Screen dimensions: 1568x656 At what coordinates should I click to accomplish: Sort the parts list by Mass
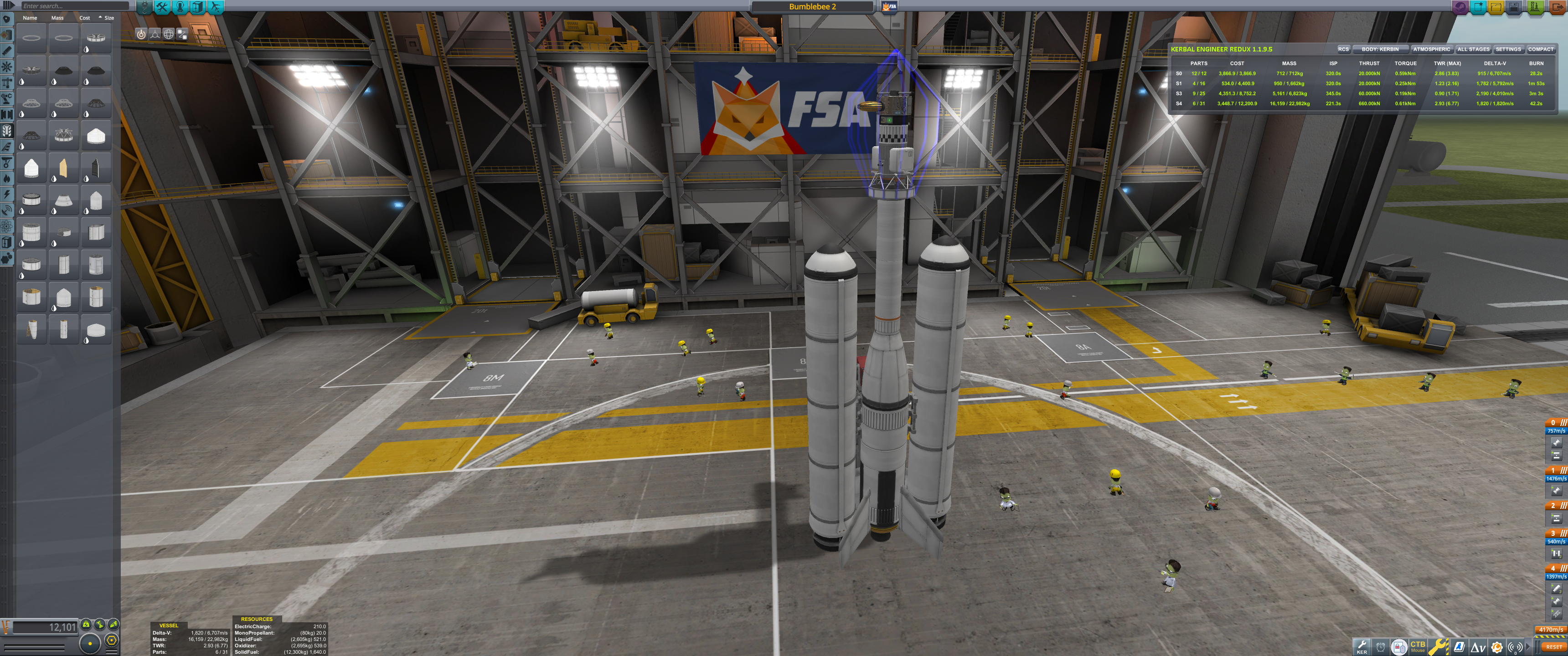click(x=57, y=18)
